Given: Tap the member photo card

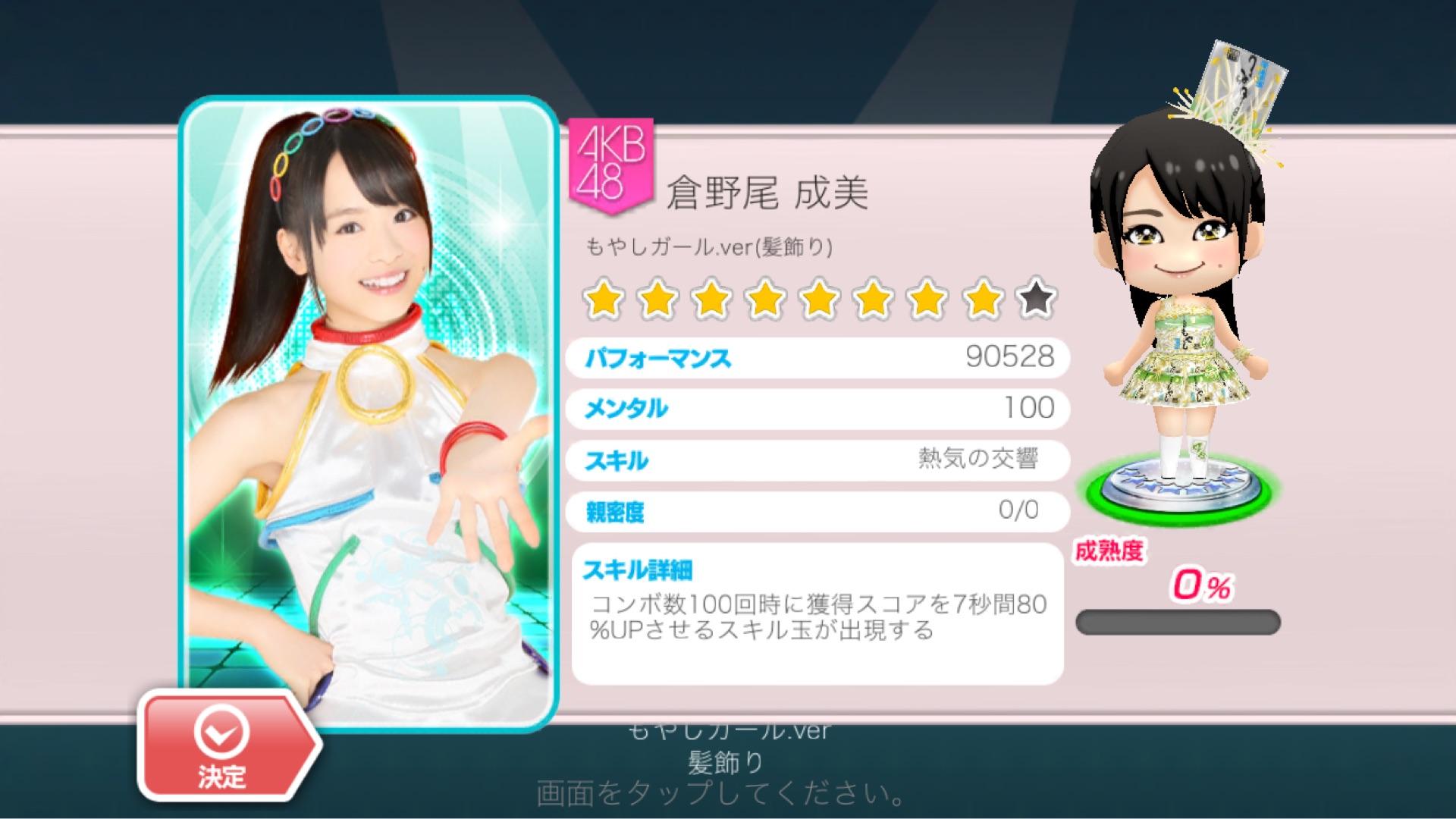Looking at the screenshot, I should click(x=369, y=409).
